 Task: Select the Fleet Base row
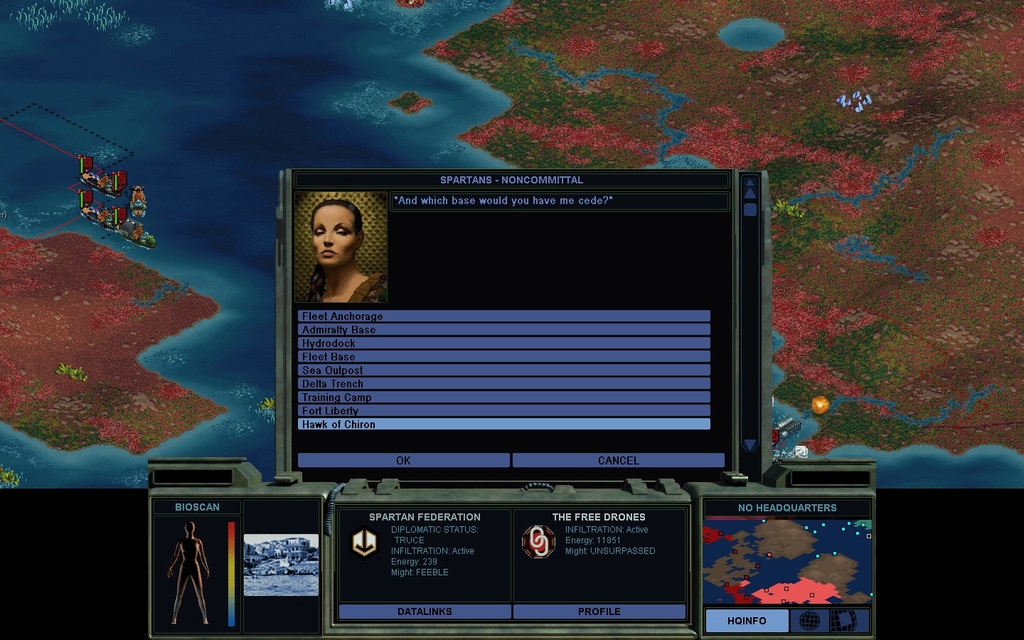tap(504, 357)
